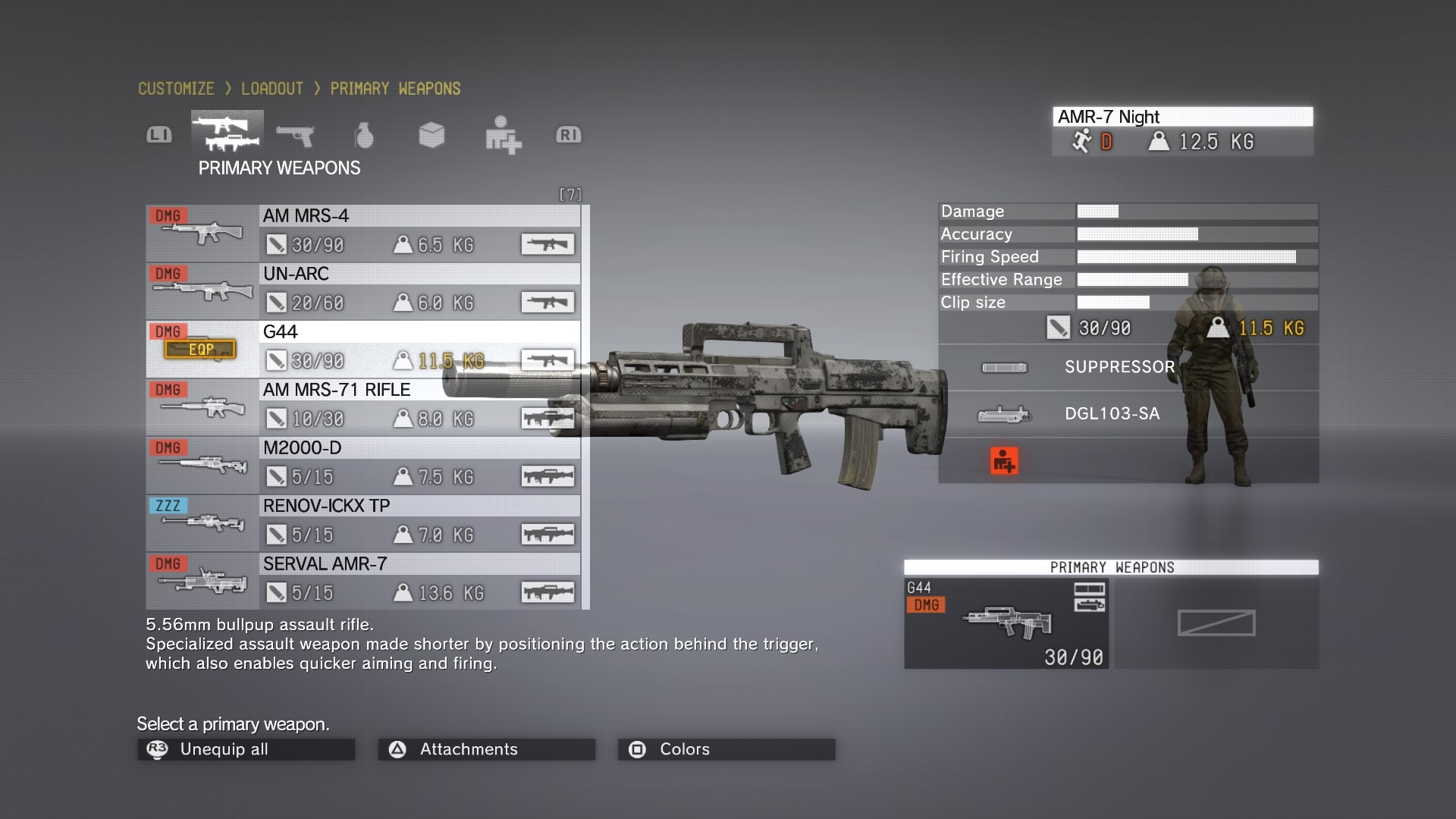This screenshot has height=819, width=1456.
Task: Open the Attachments option
Action: pos(486,749)
